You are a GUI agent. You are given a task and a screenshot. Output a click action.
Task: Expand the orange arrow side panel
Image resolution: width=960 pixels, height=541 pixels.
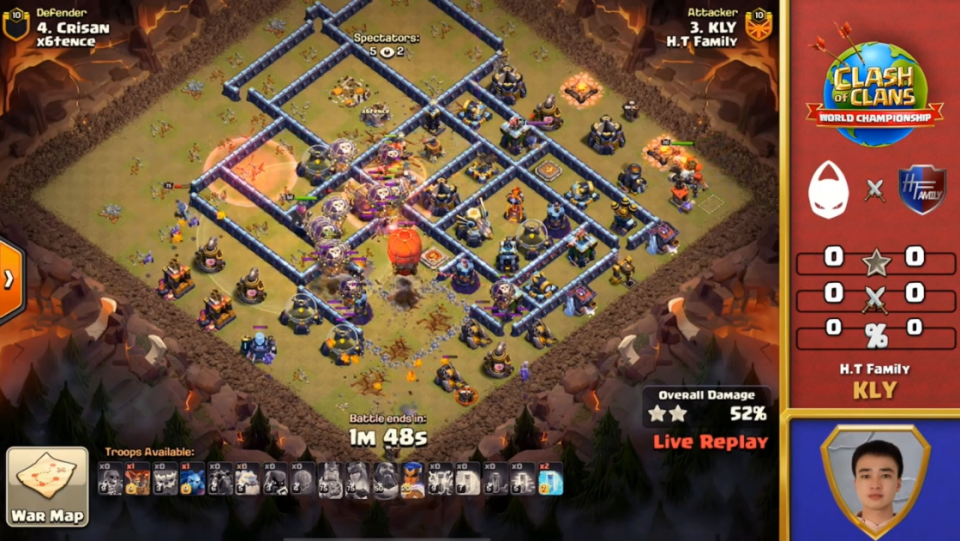[x=10, y=280]
